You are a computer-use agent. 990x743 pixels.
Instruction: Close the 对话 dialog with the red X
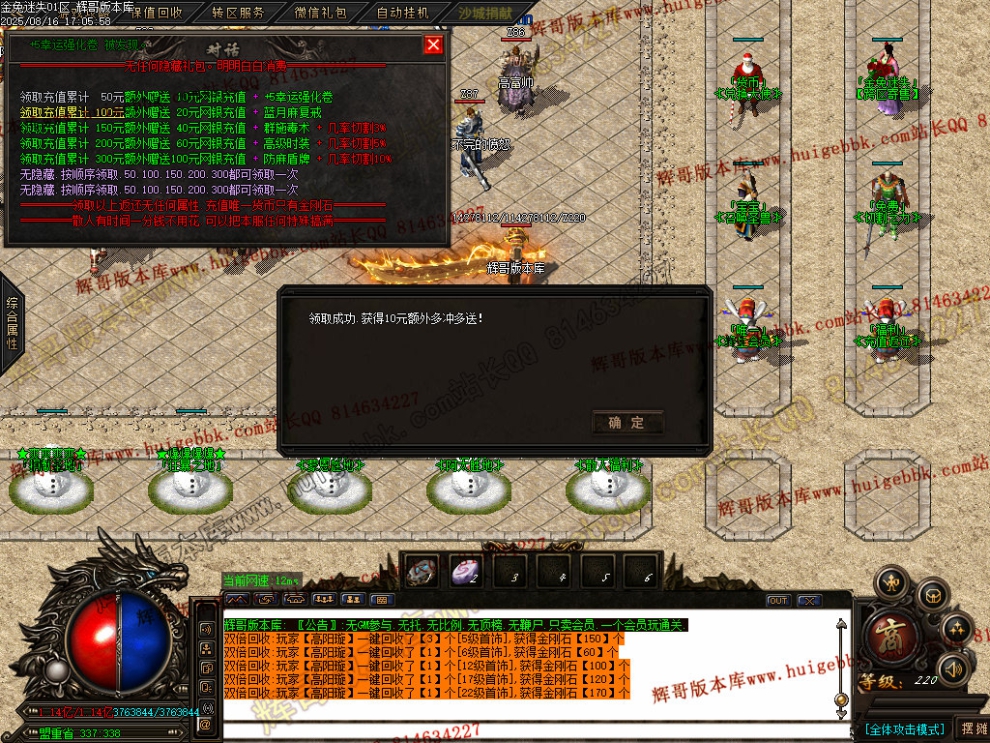coord(433,45)
